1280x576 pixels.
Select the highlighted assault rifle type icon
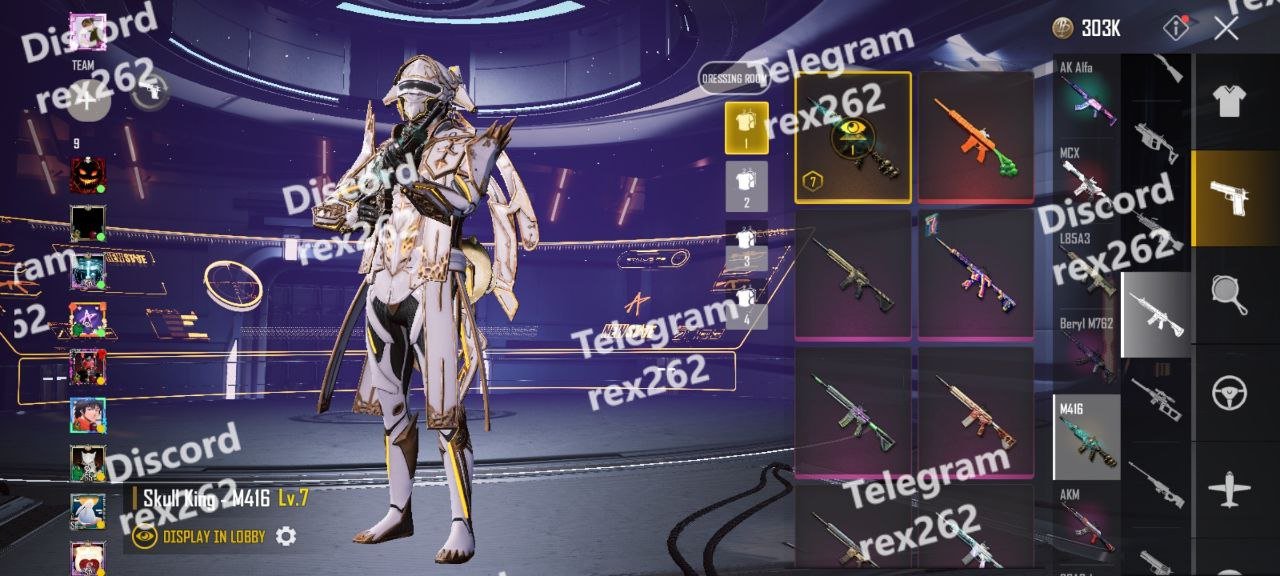[1156, 314]
